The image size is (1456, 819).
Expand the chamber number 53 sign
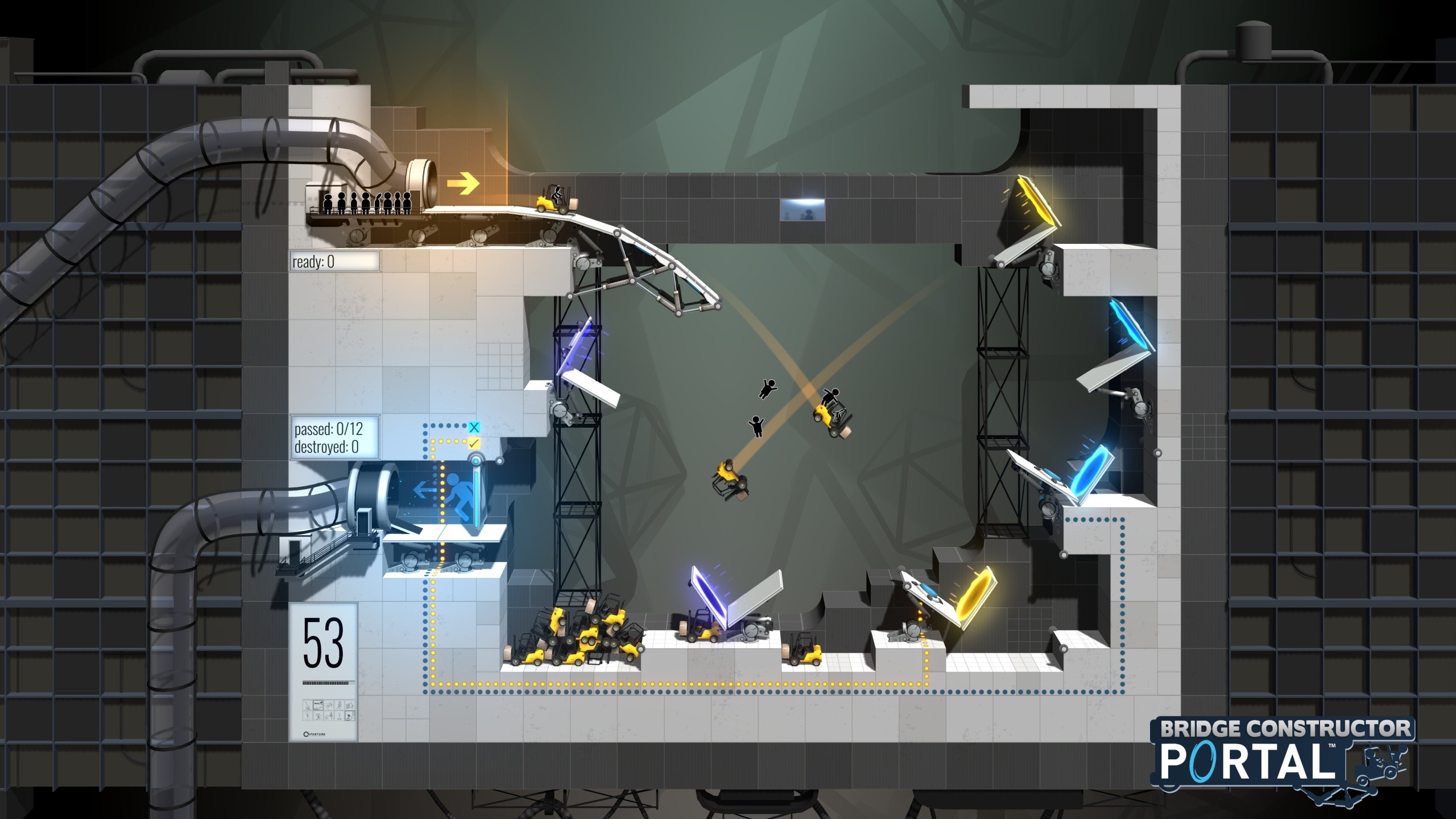click(323, 641)
